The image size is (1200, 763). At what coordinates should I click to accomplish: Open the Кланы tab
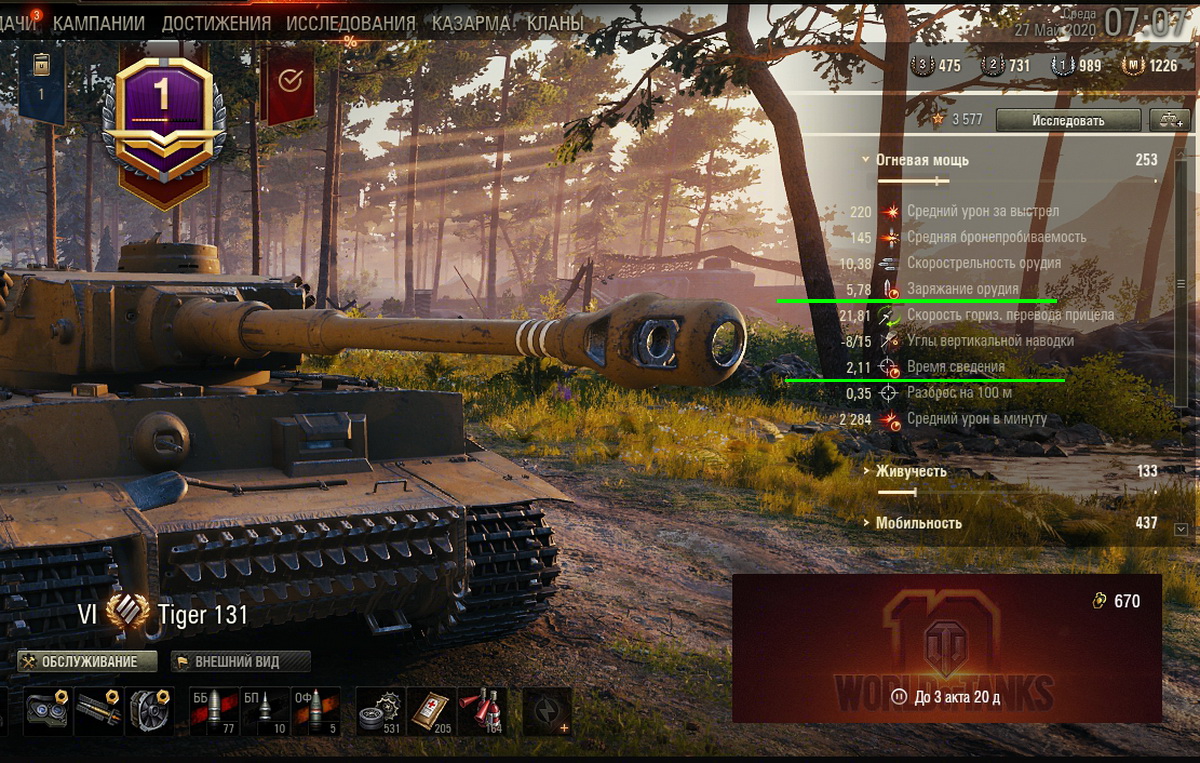557,22
